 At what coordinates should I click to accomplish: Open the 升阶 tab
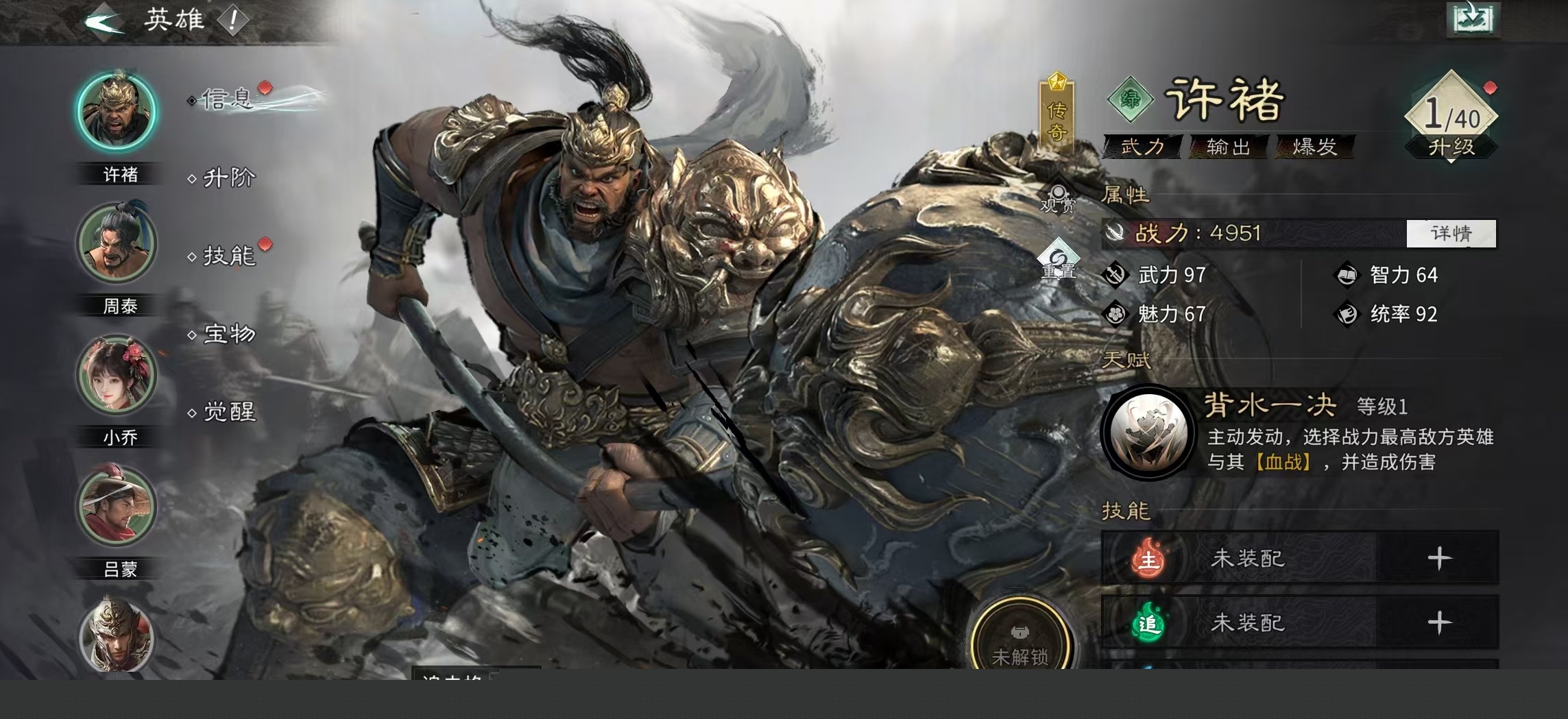[228, 178]
